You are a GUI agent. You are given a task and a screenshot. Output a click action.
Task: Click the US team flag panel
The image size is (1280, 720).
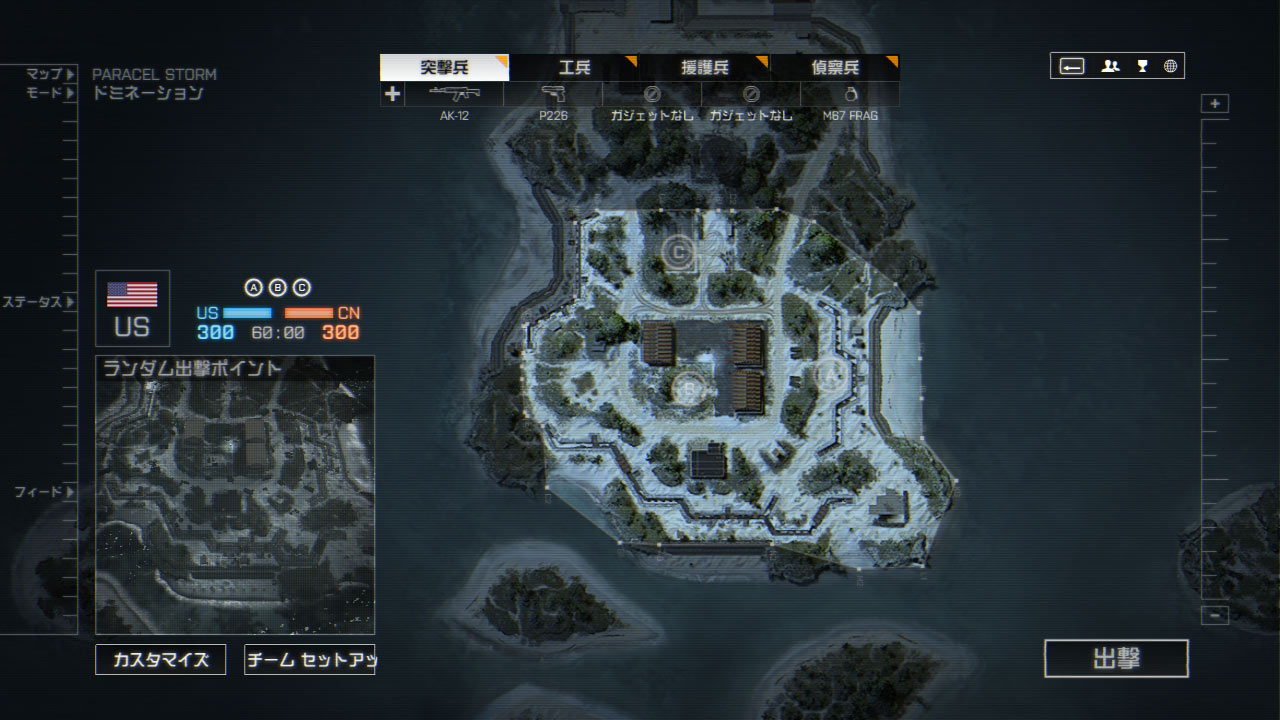pyautogui.click(x=132, y=308)
